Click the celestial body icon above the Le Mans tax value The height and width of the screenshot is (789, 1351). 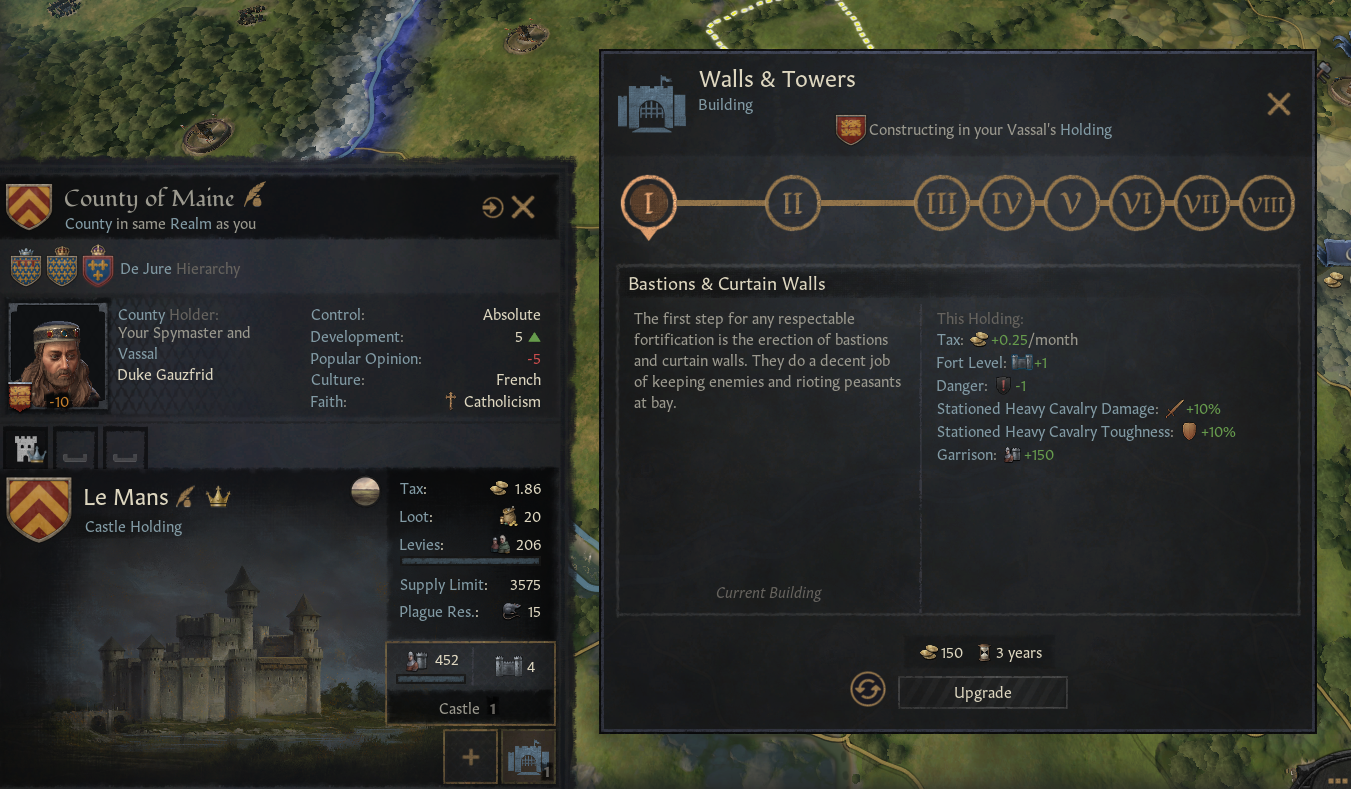tap(364, 490)
